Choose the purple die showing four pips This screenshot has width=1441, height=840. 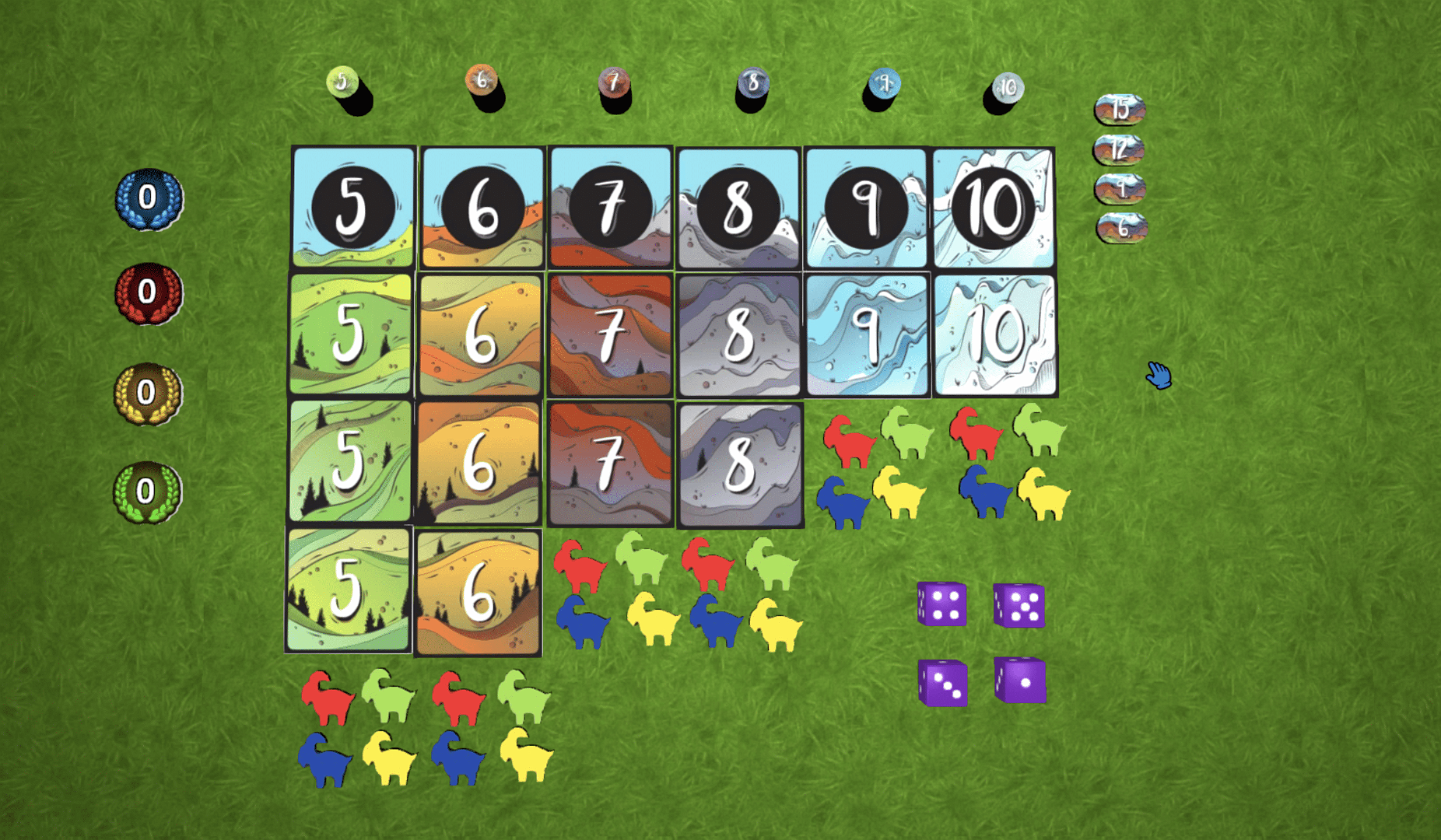tap(942, 604)
